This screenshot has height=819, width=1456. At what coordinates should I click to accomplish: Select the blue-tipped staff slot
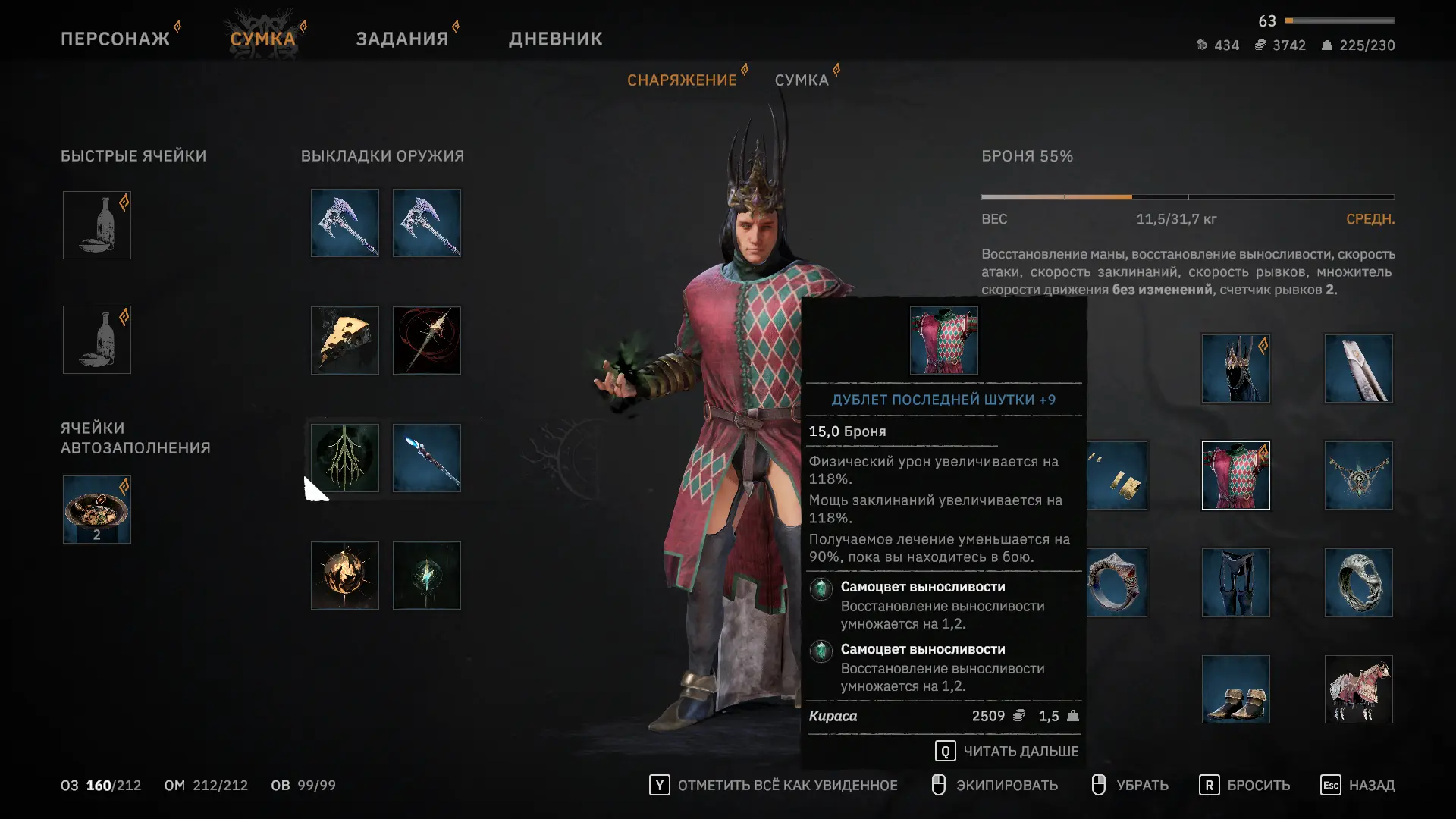[x=427, y=458]
